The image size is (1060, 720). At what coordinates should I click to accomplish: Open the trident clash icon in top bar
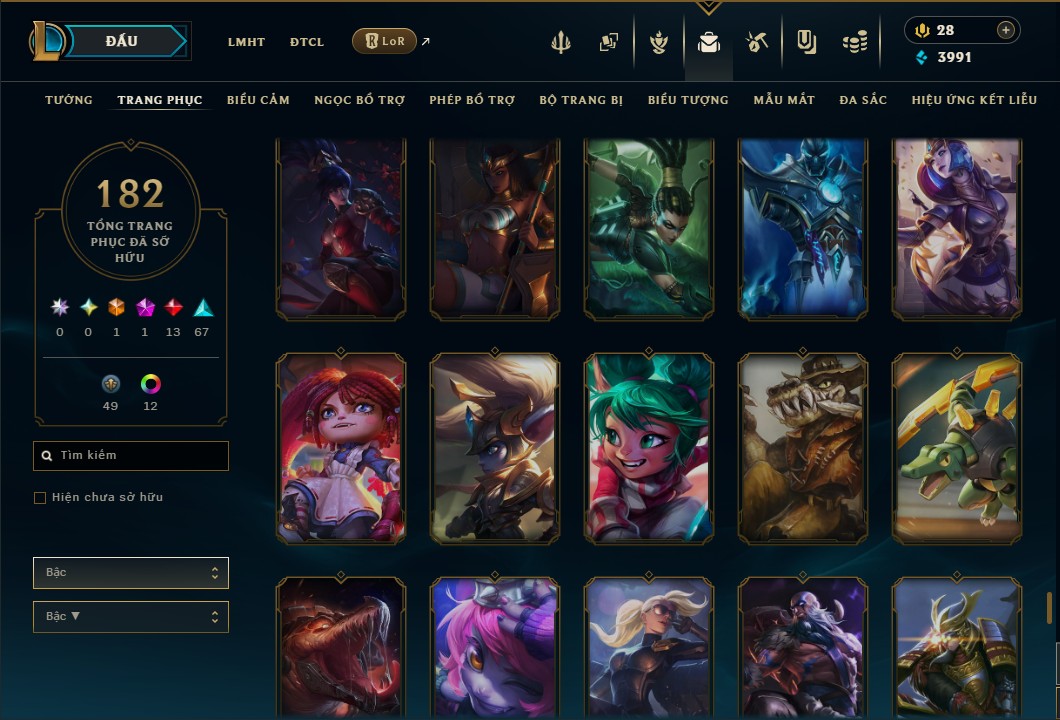[561, 42]
